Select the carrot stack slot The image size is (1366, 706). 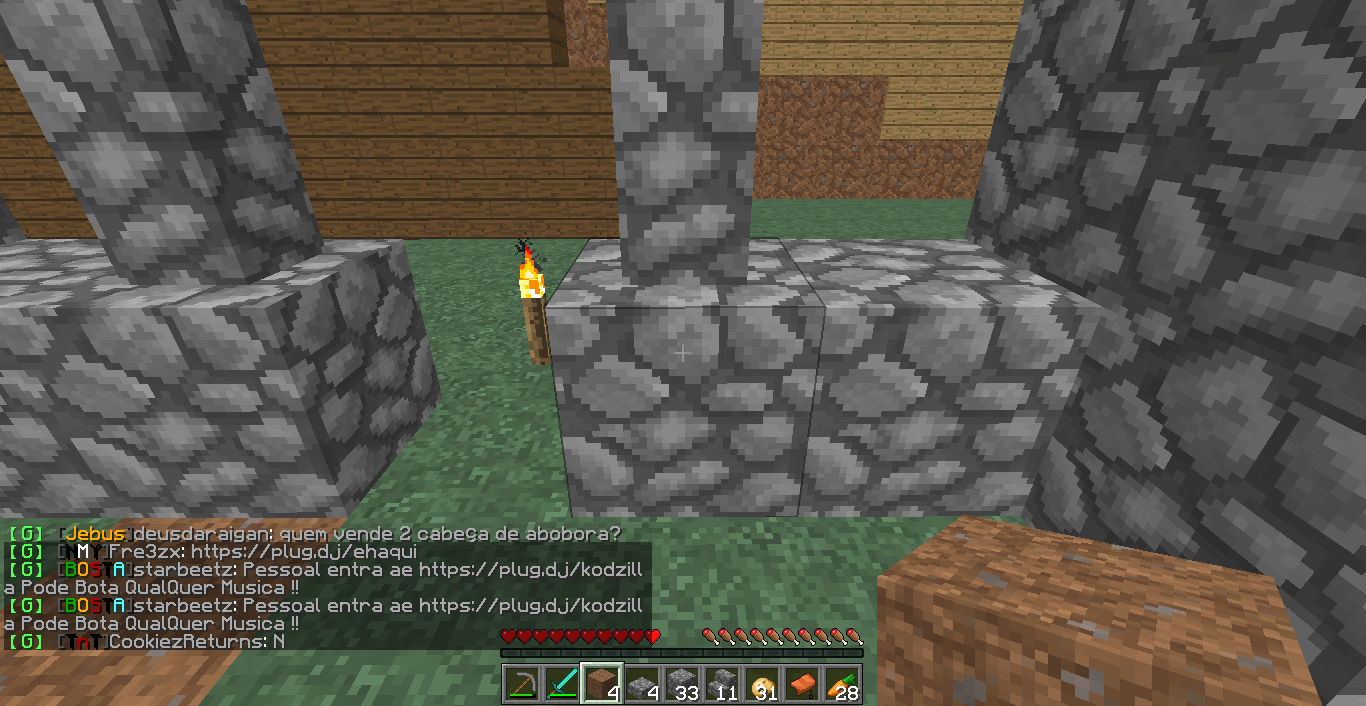842,685
